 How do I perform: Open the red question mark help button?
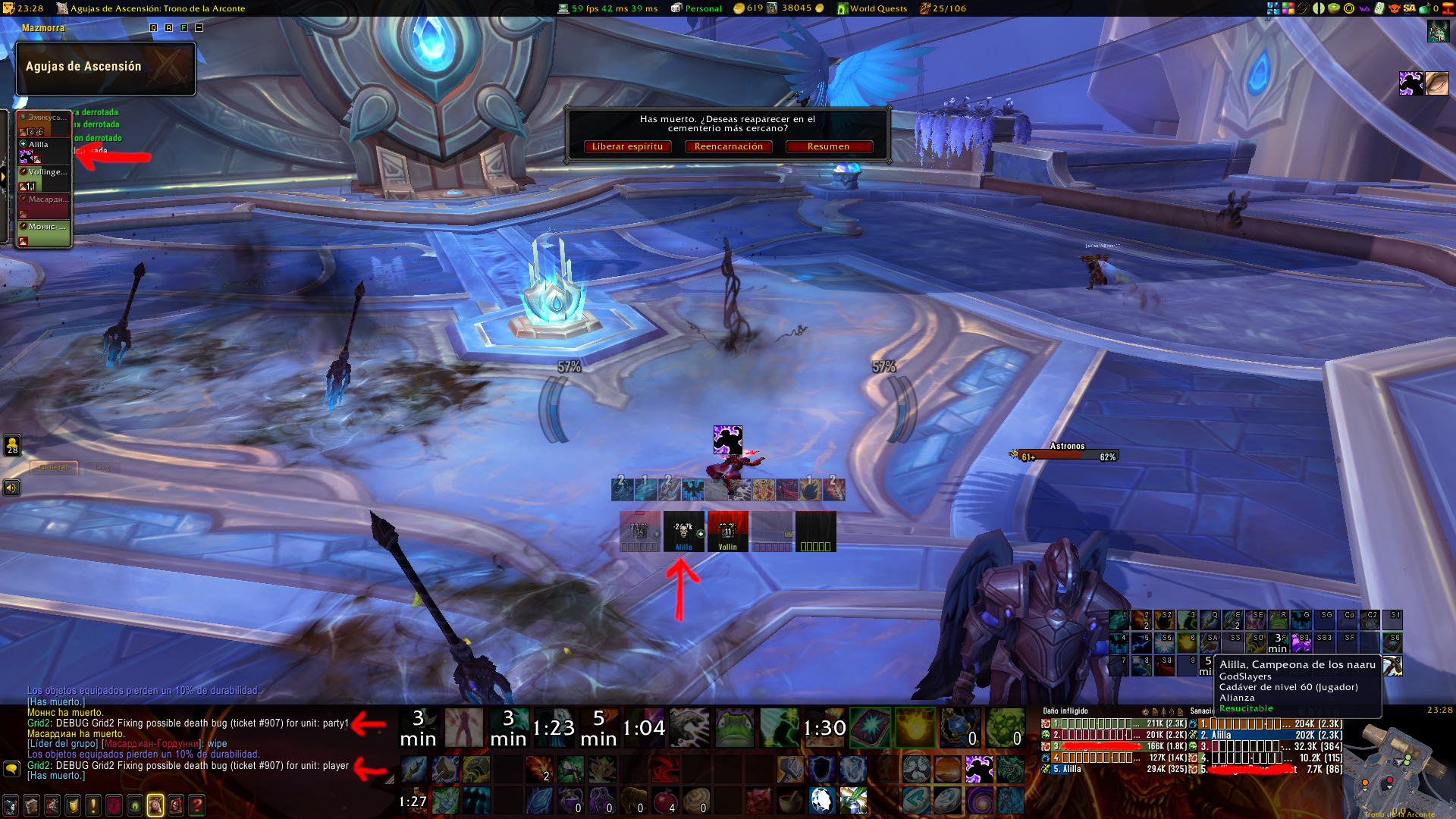pyautogui.click(x=196, y=805)
